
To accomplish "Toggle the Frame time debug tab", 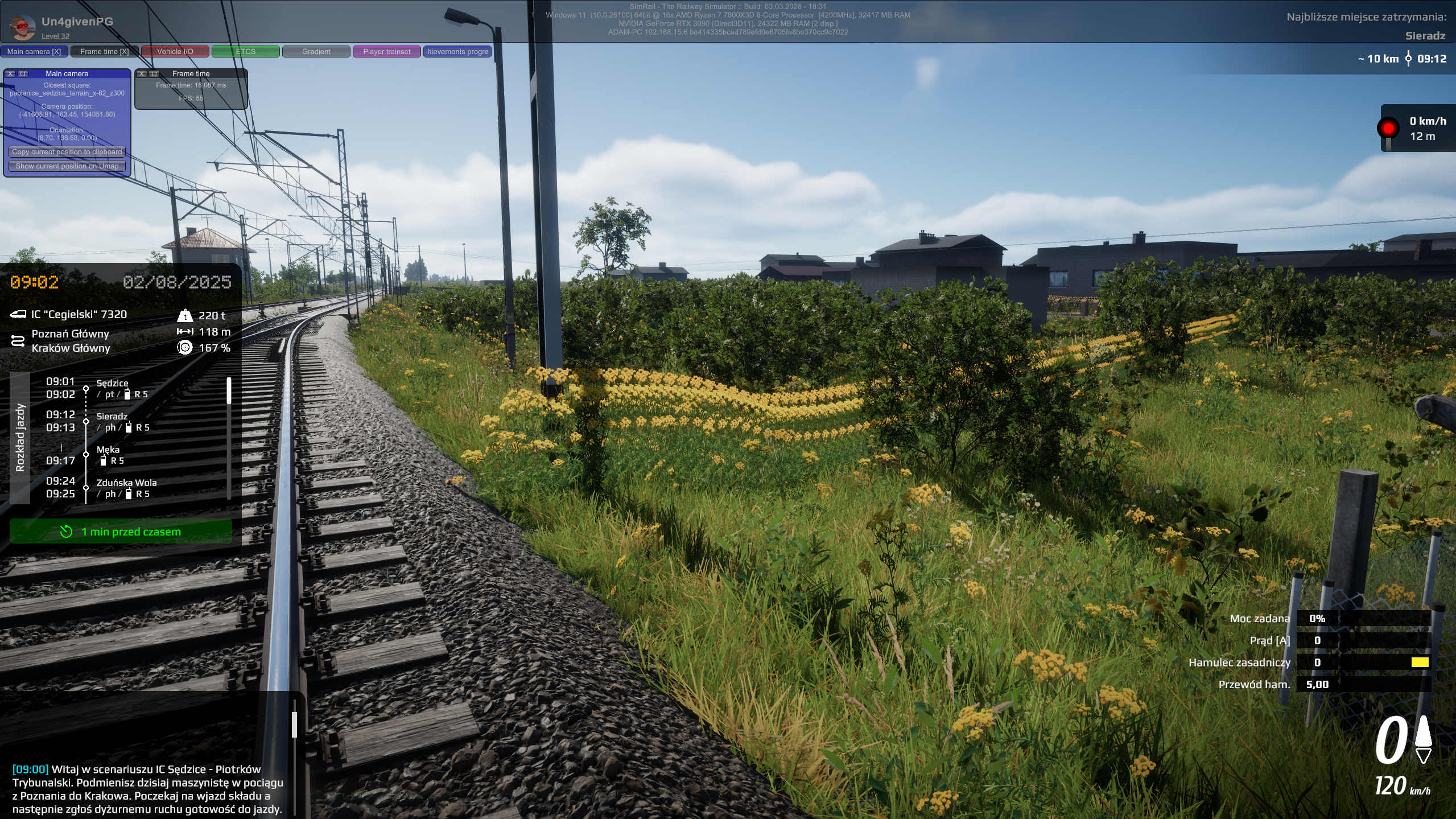I will coord(105,52).
